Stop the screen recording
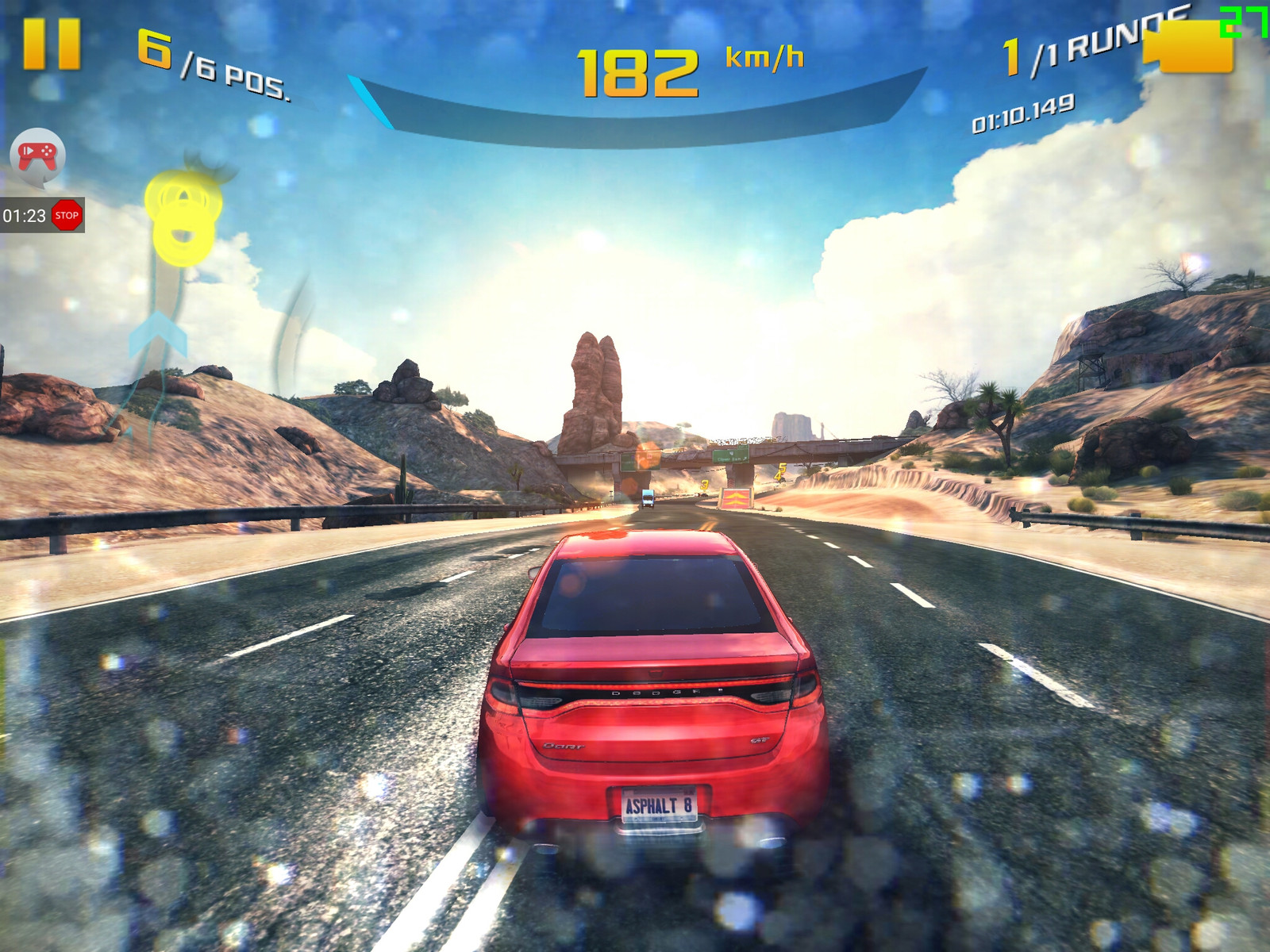Screen dimensions: 1270x952 tap(67, 215)
